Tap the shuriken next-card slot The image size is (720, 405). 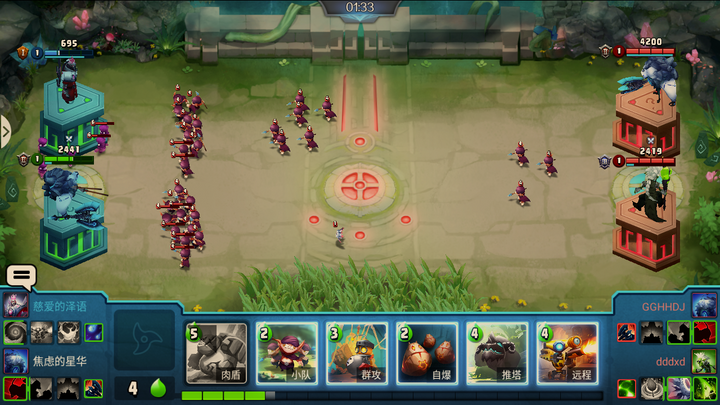pyautogui.click(x=142, y=340)
